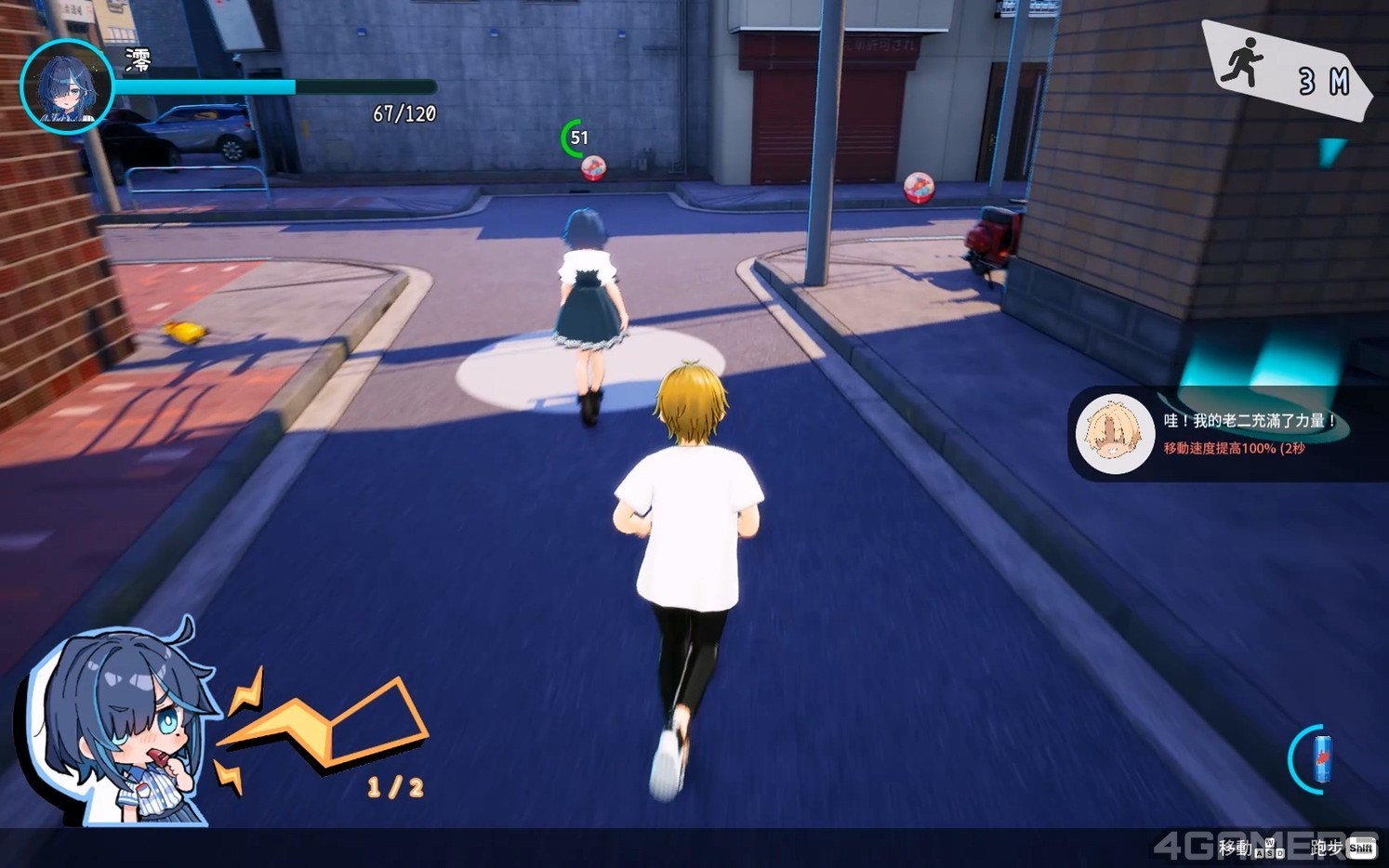Select the energy drink can item

click(x=1321, y=759)
